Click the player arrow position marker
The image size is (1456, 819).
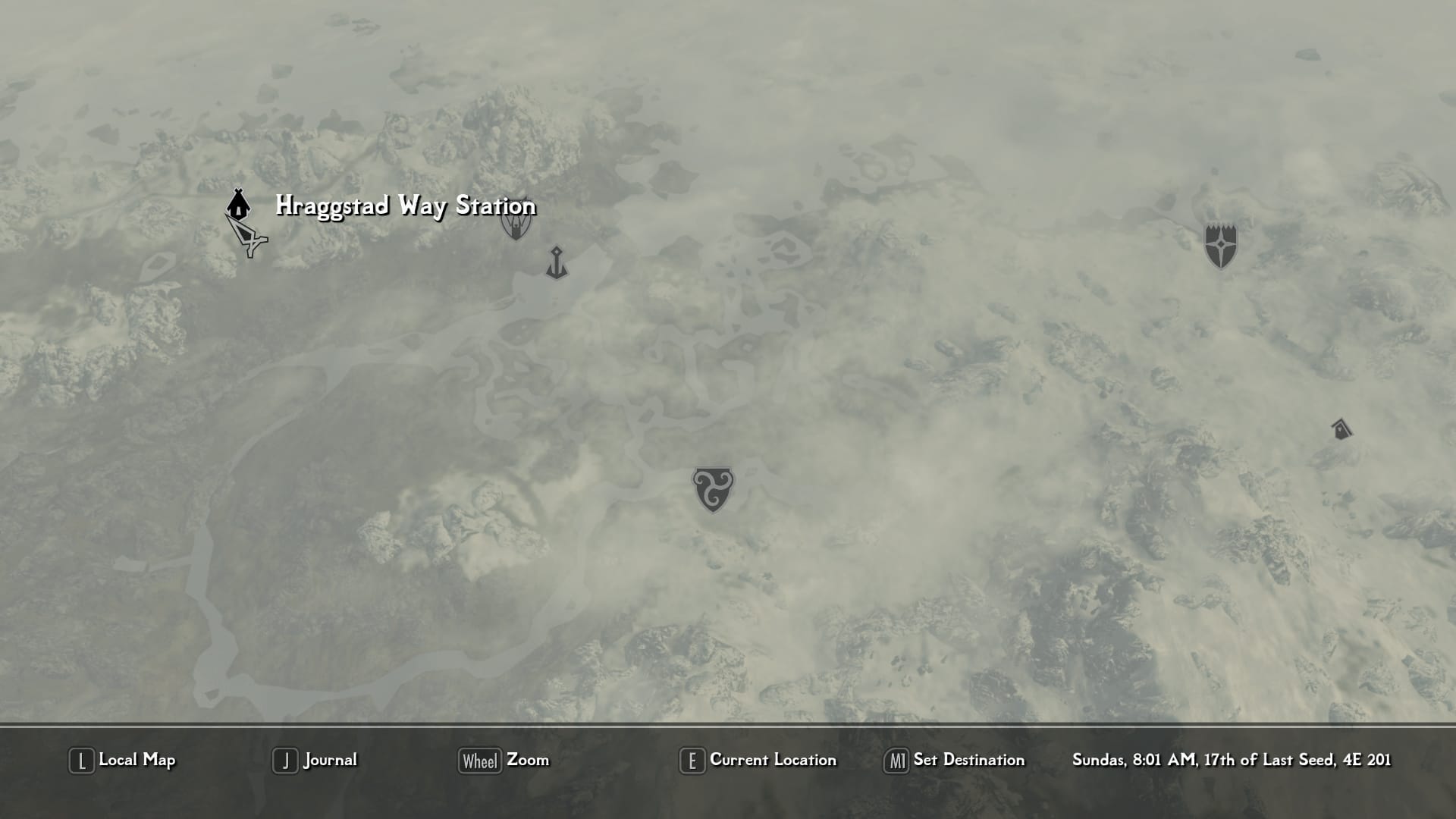coord(248,237)
